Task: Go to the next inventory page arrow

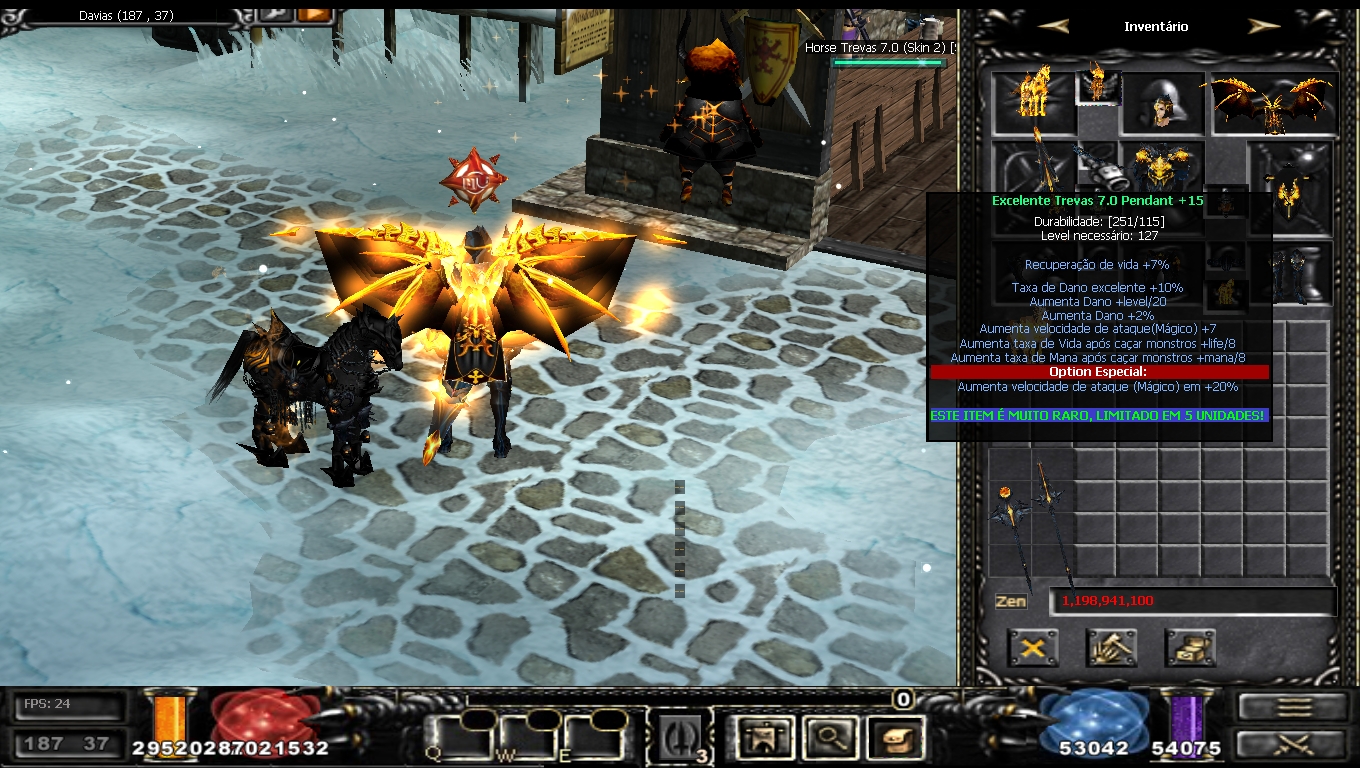Action: pos(1264,27)
